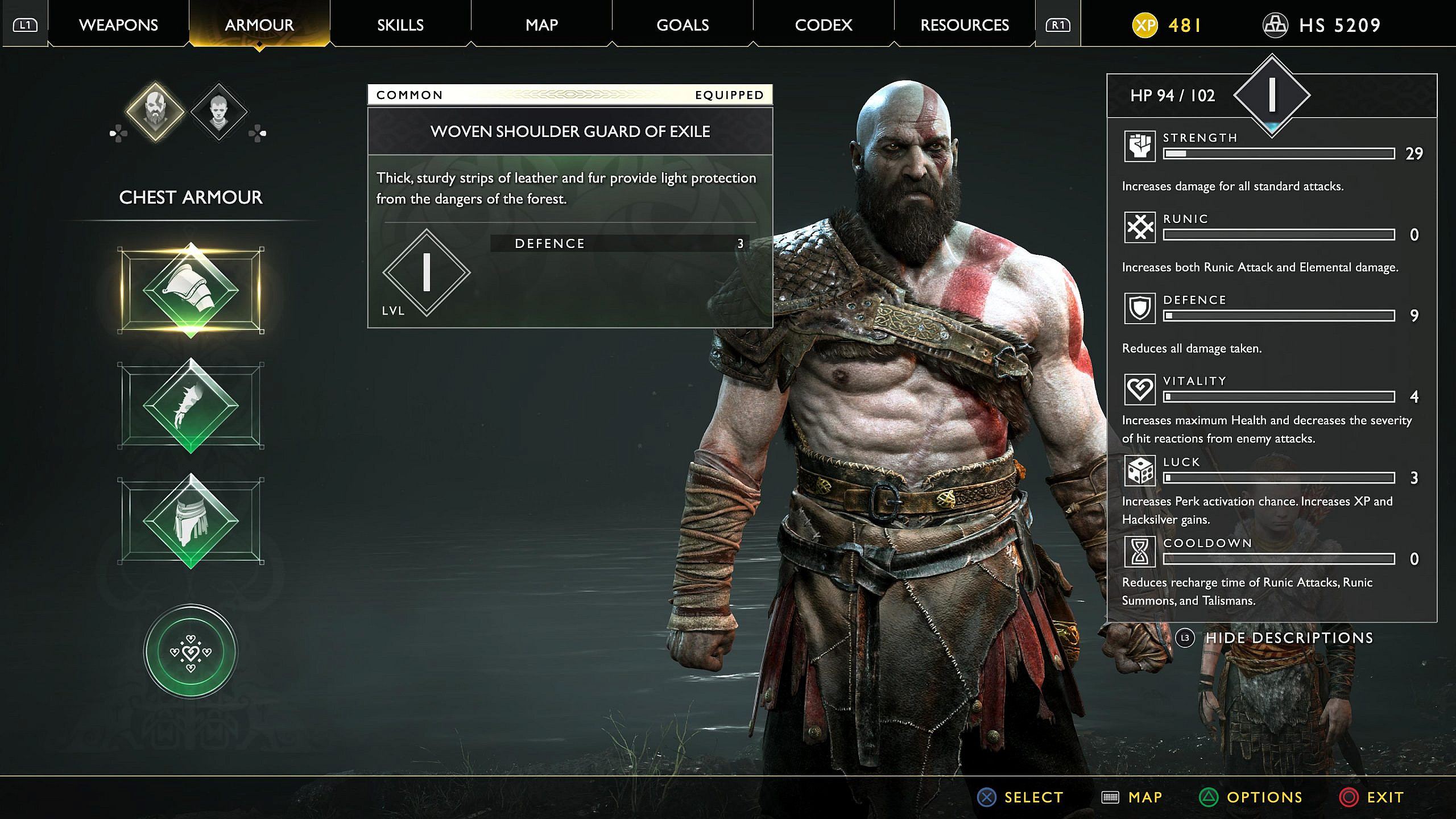Choose the wrist armour bracer slot
1456x819 pixels.
[x=191, y=406]
